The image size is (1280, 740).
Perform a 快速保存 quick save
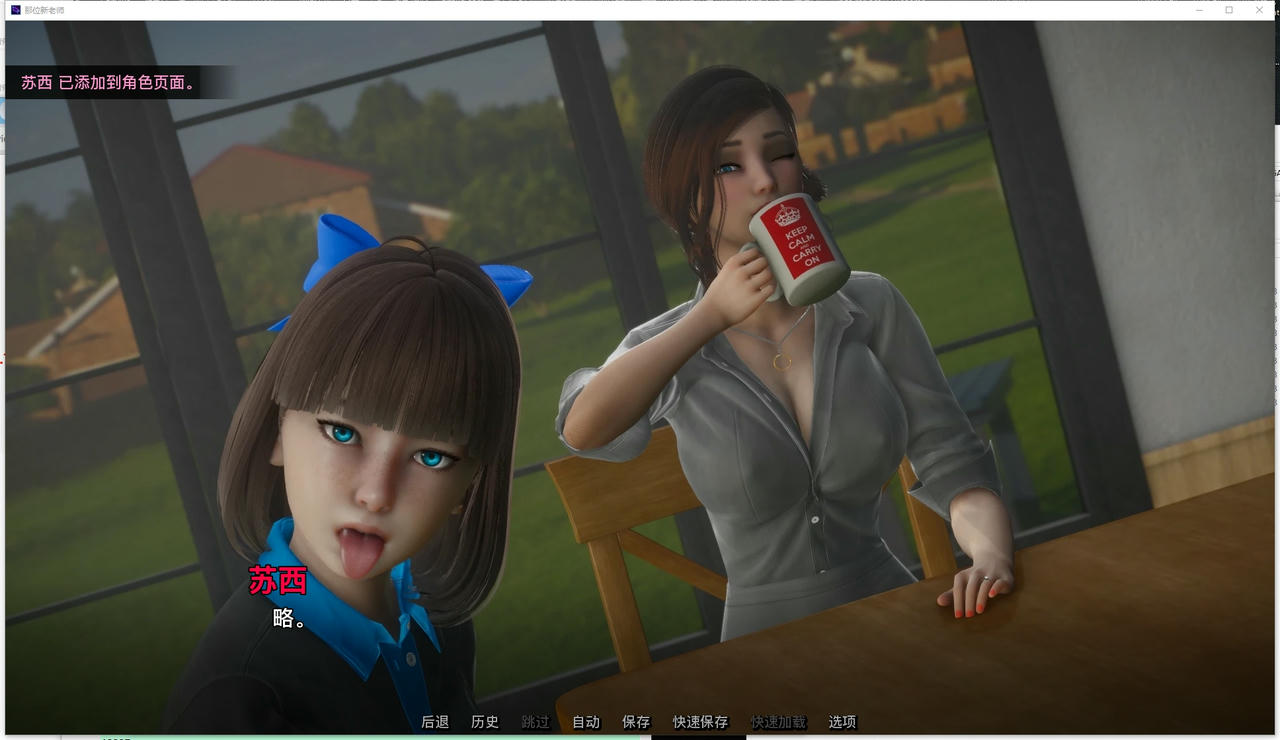click(x=700, y=721)
